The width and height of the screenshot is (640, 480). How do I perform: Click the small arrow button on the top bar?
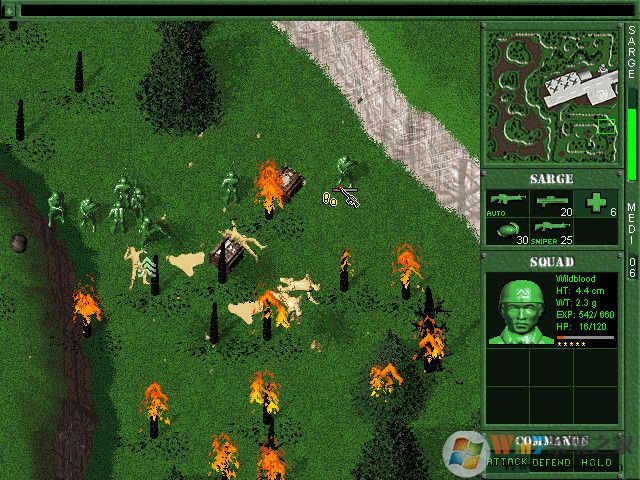point(9,10)
